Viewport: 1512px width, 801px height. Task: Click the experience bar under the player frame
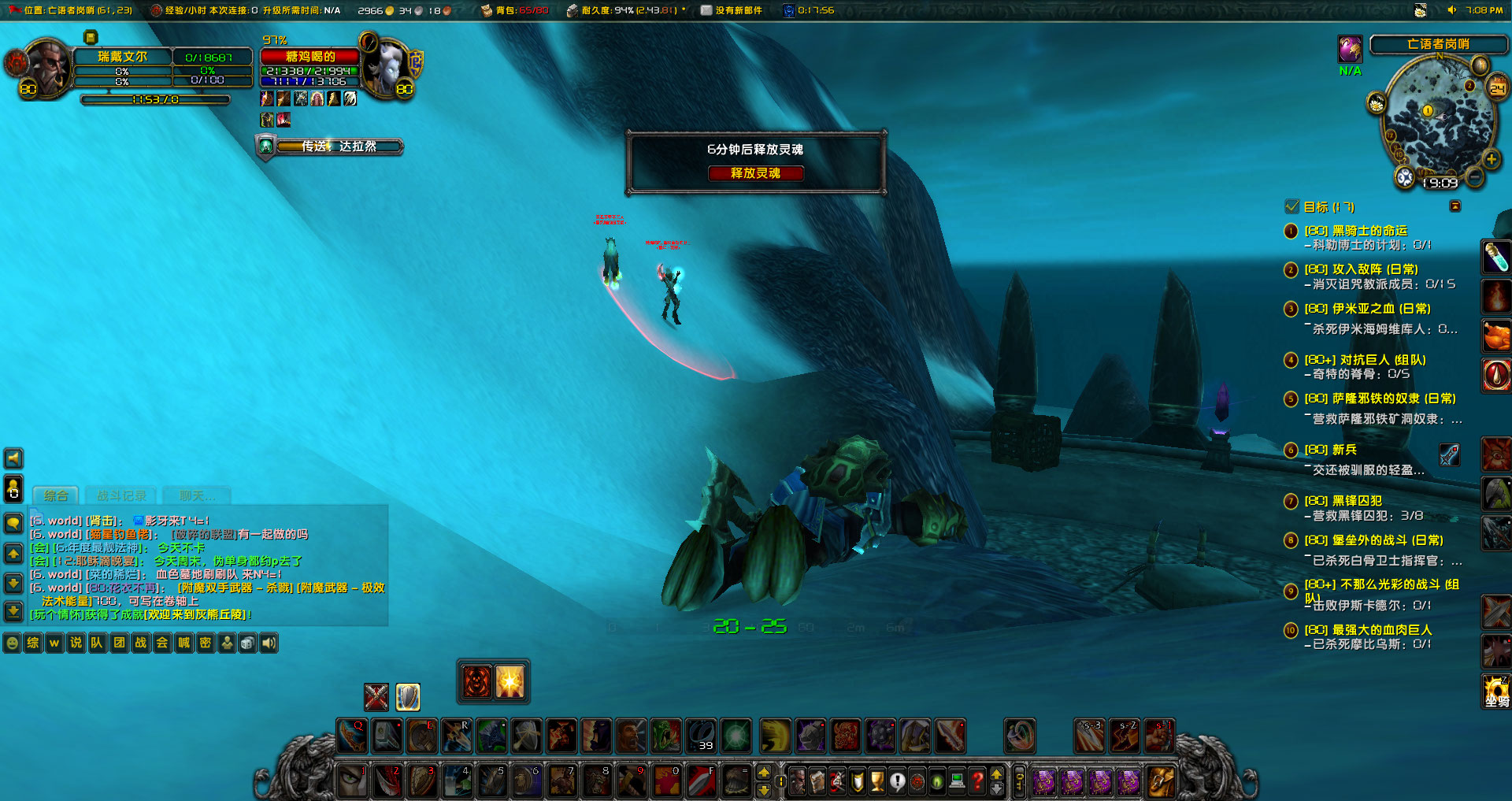[x=154, y=100]
